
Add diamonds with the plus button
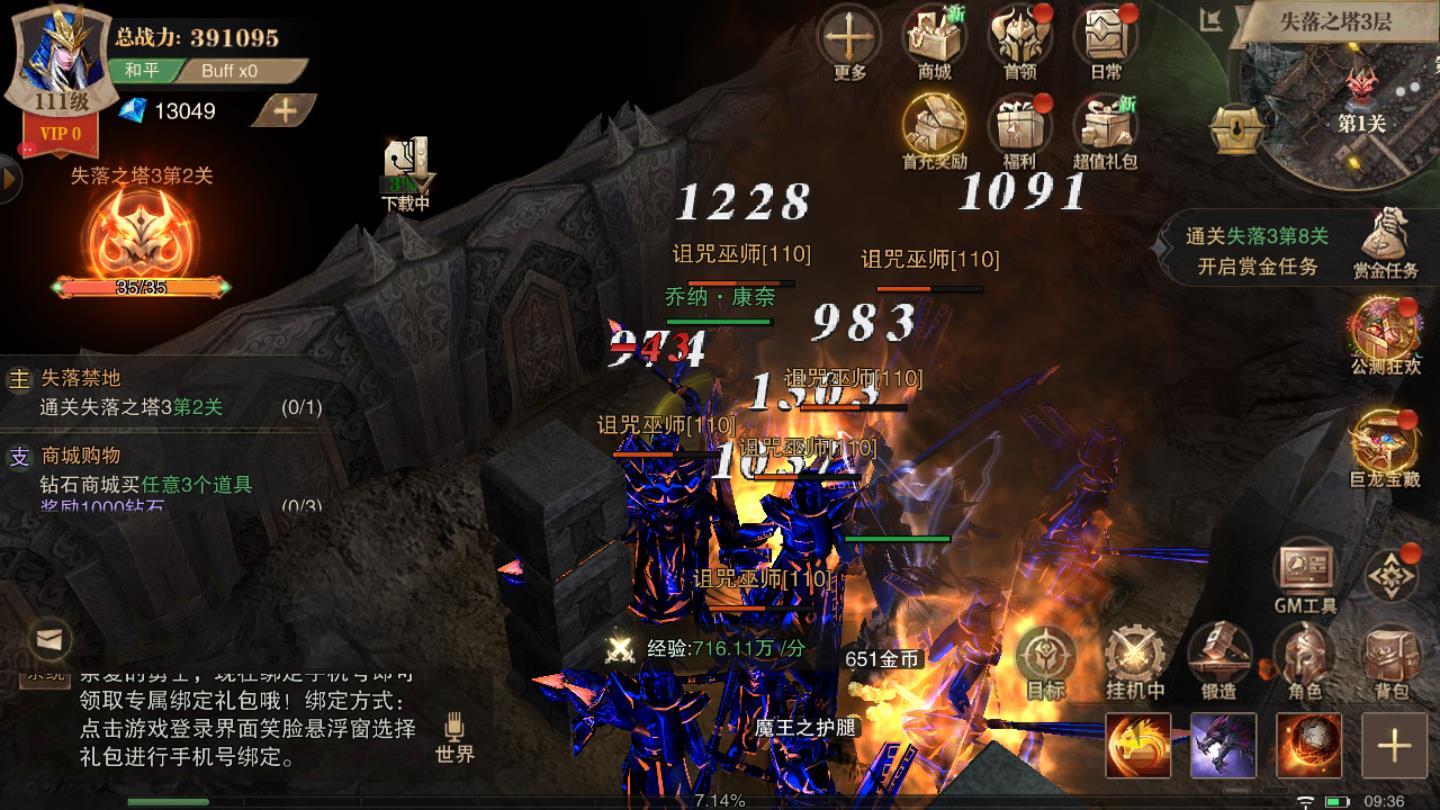click(x=285, y=111)
